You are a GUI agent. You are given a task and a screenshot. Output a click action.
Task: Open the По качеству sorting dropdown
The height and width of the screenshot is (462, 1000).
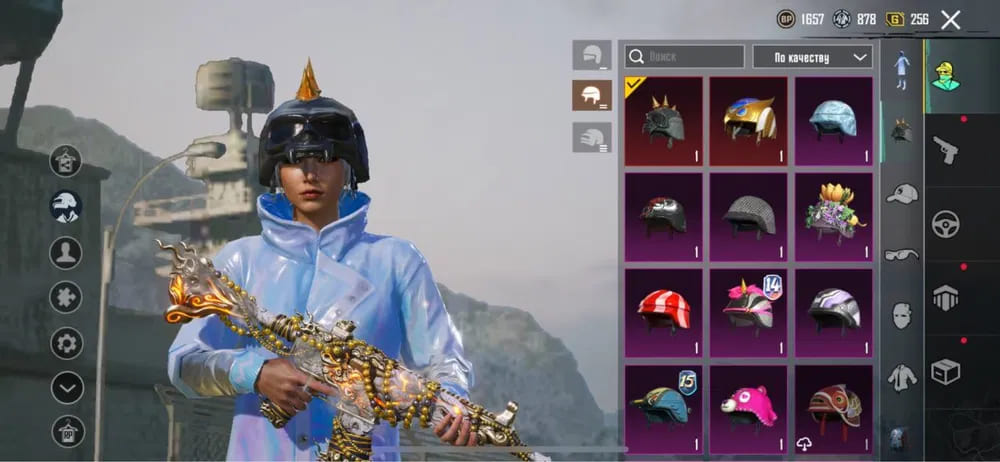click(x=812, y=57)
